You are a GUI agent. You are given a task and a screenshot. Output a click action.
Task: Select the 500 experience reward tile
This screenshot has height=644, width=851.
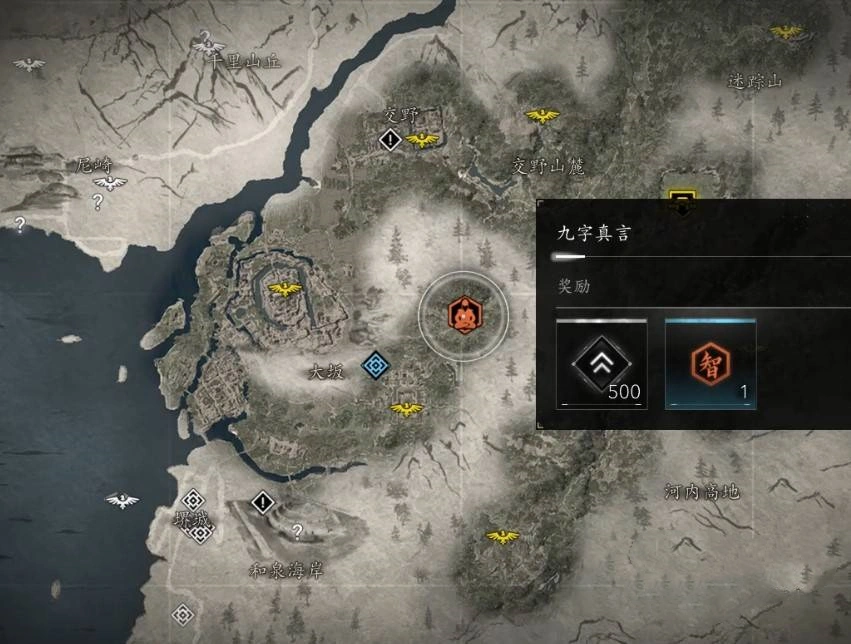601,364
